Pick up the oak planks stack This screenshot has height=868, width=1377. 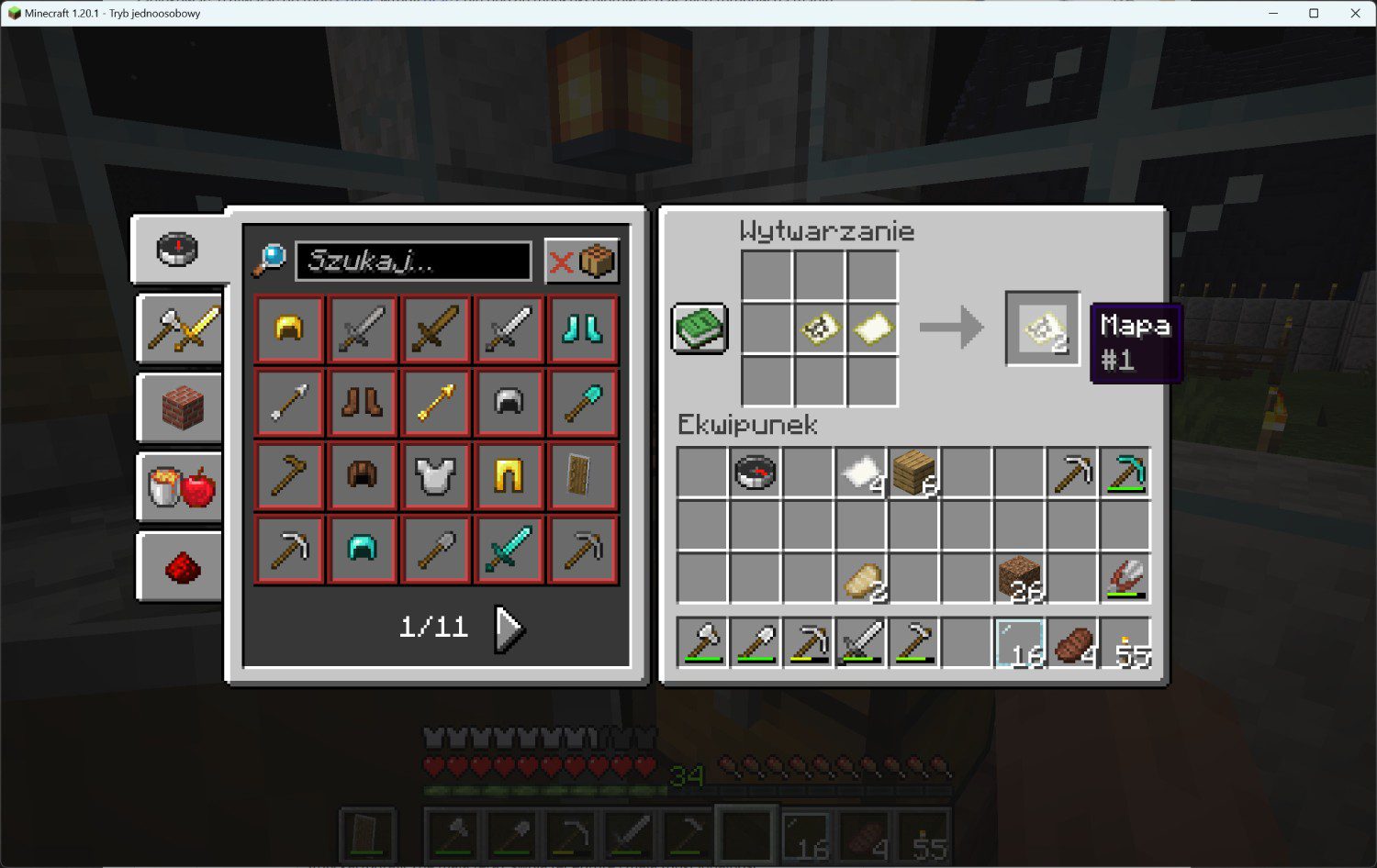coord(914,472)
